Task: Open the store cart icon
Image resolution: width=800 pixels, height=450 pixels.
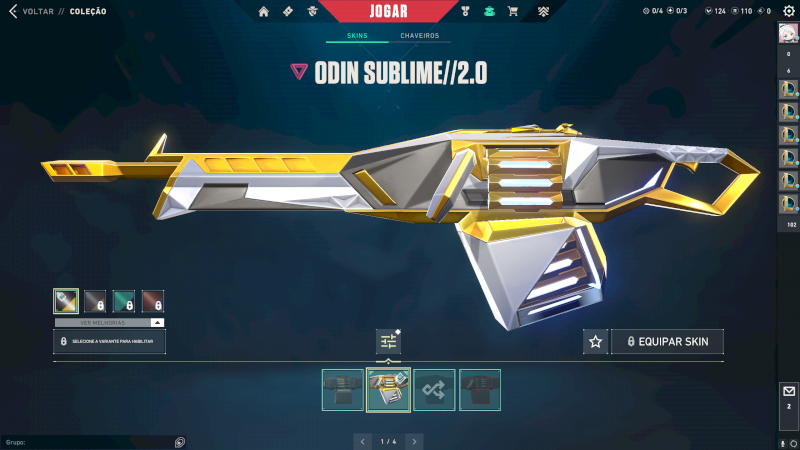Action: (513, 12)
